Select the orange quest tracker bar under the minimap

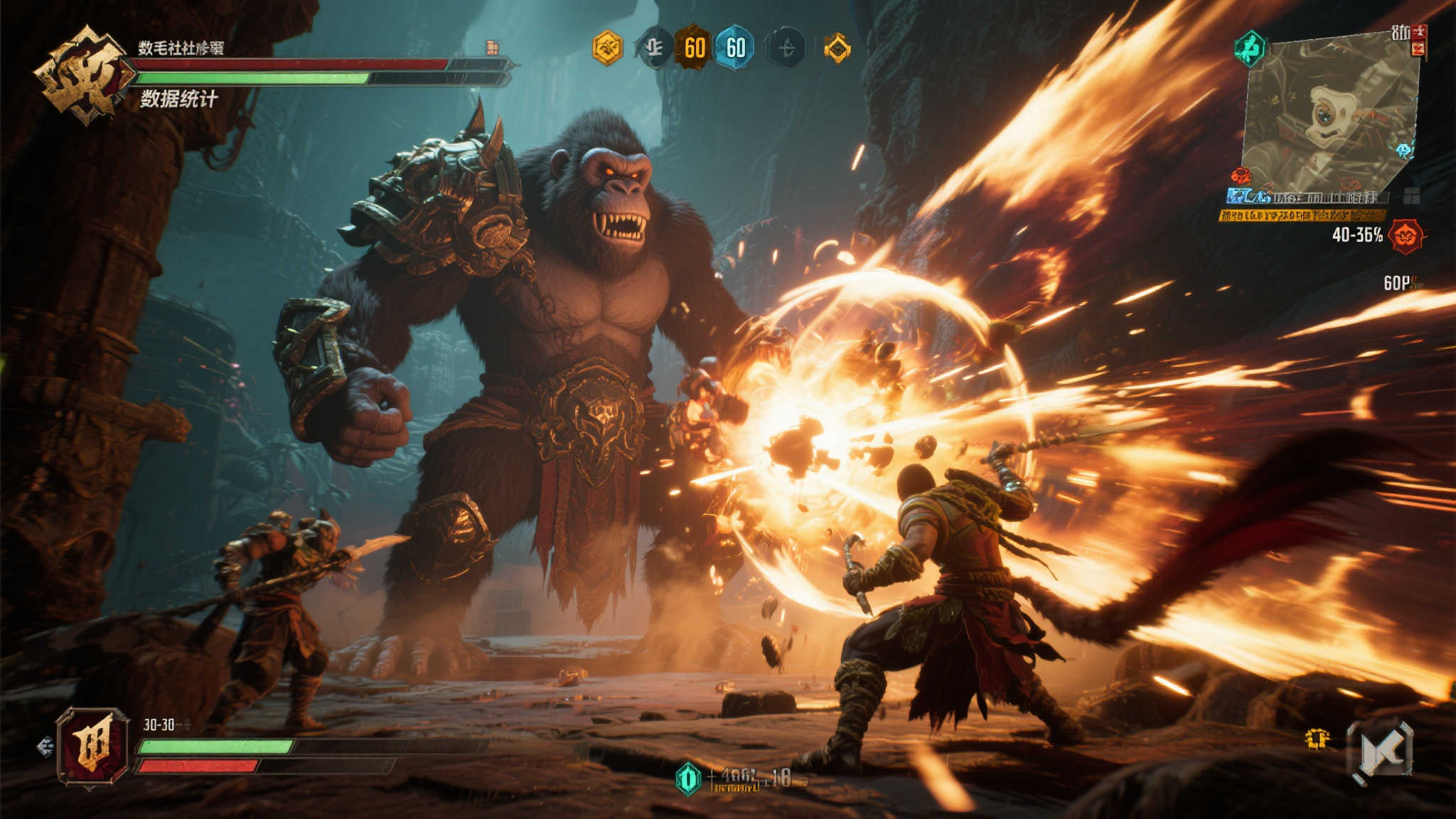pyautogui.click(x=1301, y=215)
